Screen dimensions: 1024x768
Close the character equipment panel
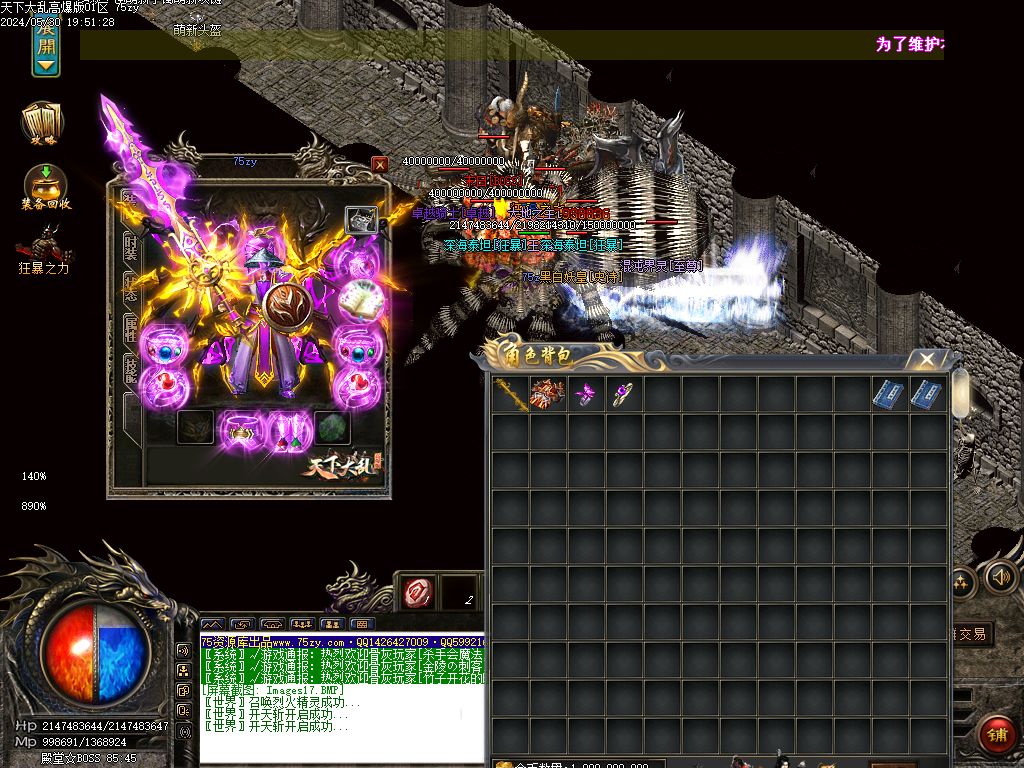tap(379, 164)
